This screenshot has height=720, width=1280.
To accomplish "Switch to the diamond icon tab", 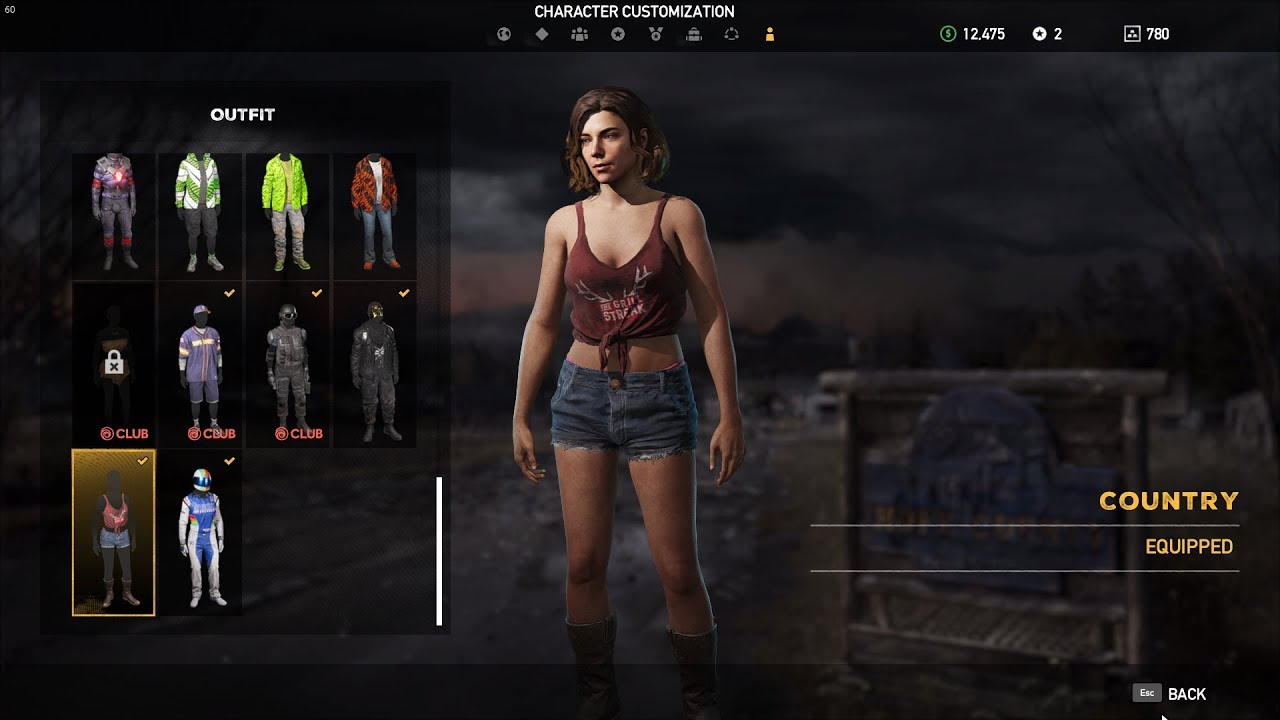I will [542, 34].
